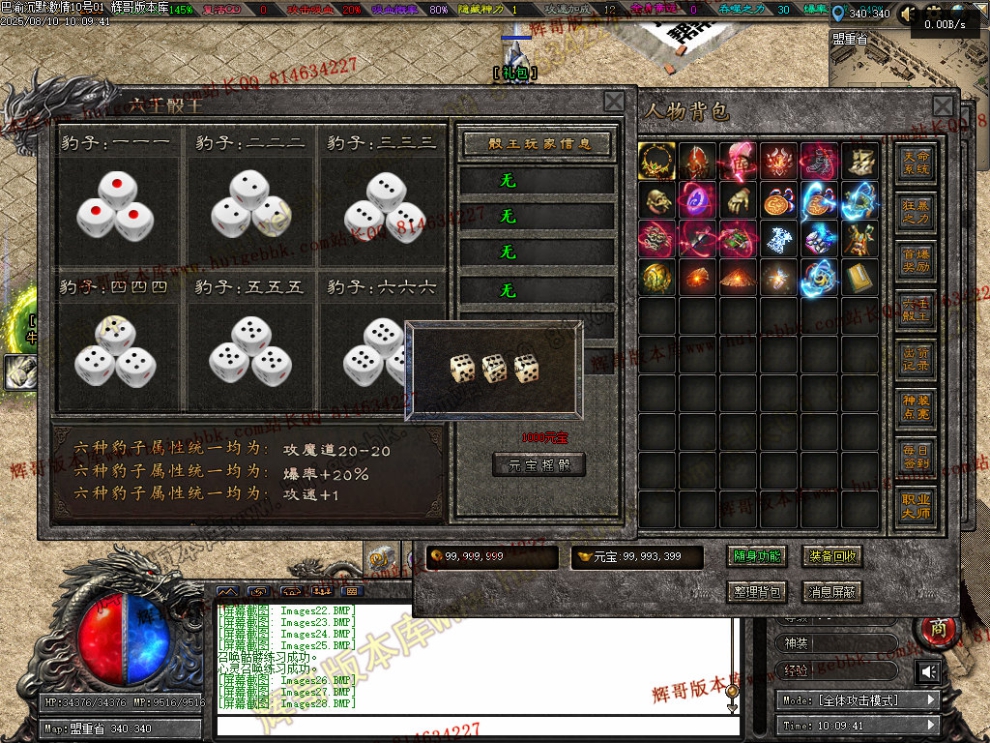
Task: Click the 随身功能 button
Action: pos(756,557)
